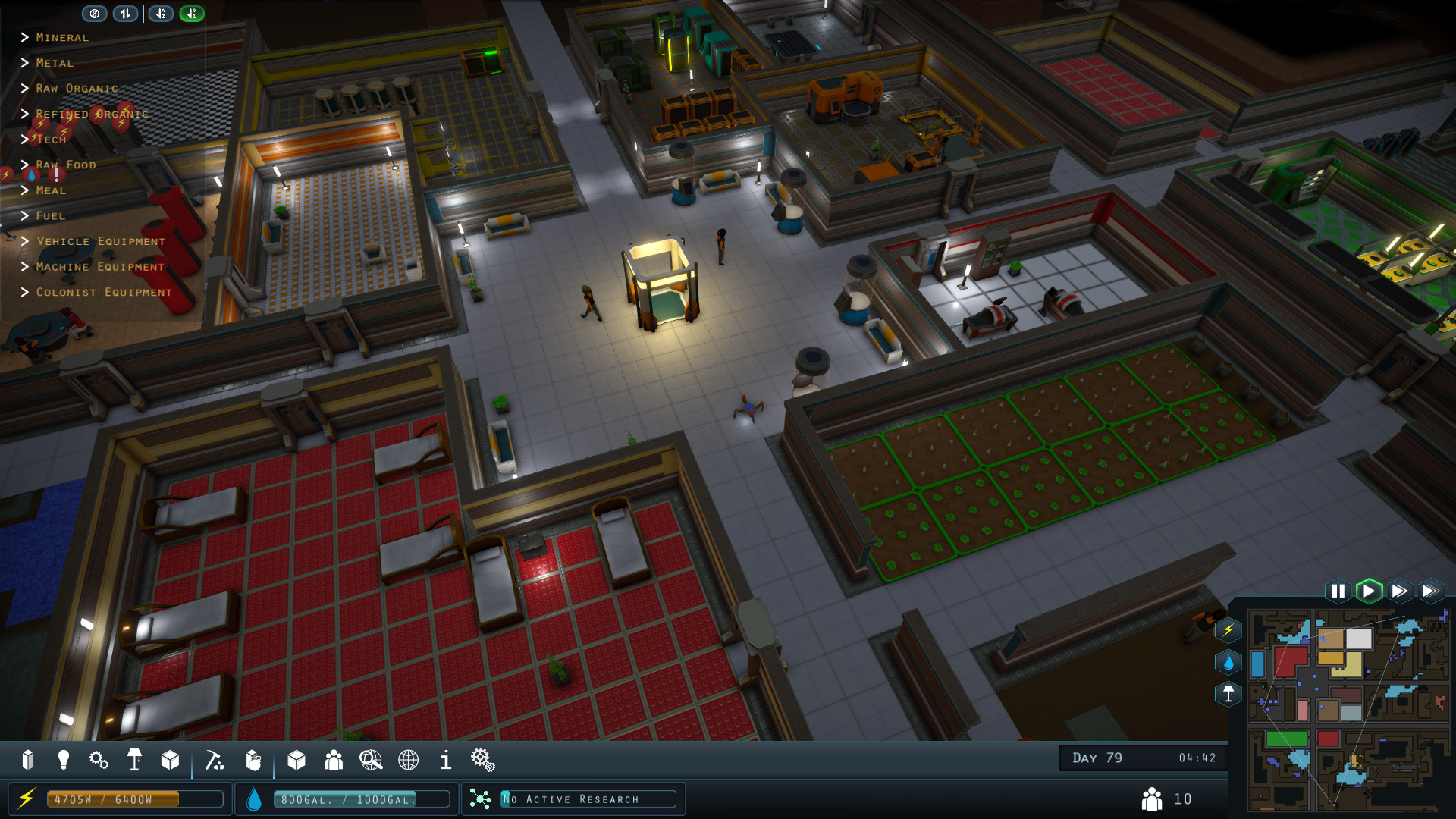Toggle the lamp overlay hexagon button
This screenshot has width=1456, height=819.
click(x=1228, y=694)
